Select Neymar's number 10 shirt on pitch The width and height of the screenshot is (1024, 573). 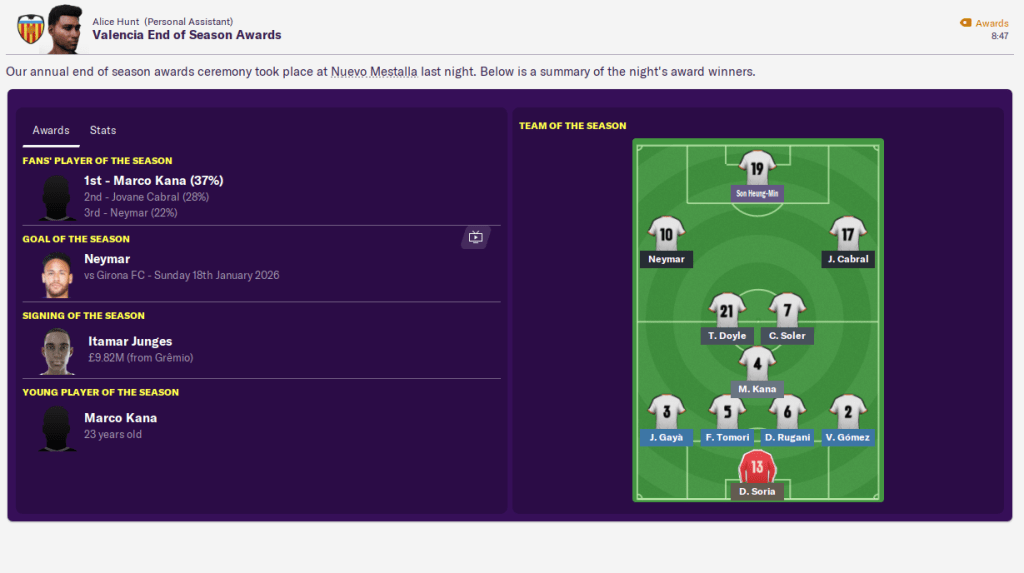pyautogui.click(x=666, y=234)
